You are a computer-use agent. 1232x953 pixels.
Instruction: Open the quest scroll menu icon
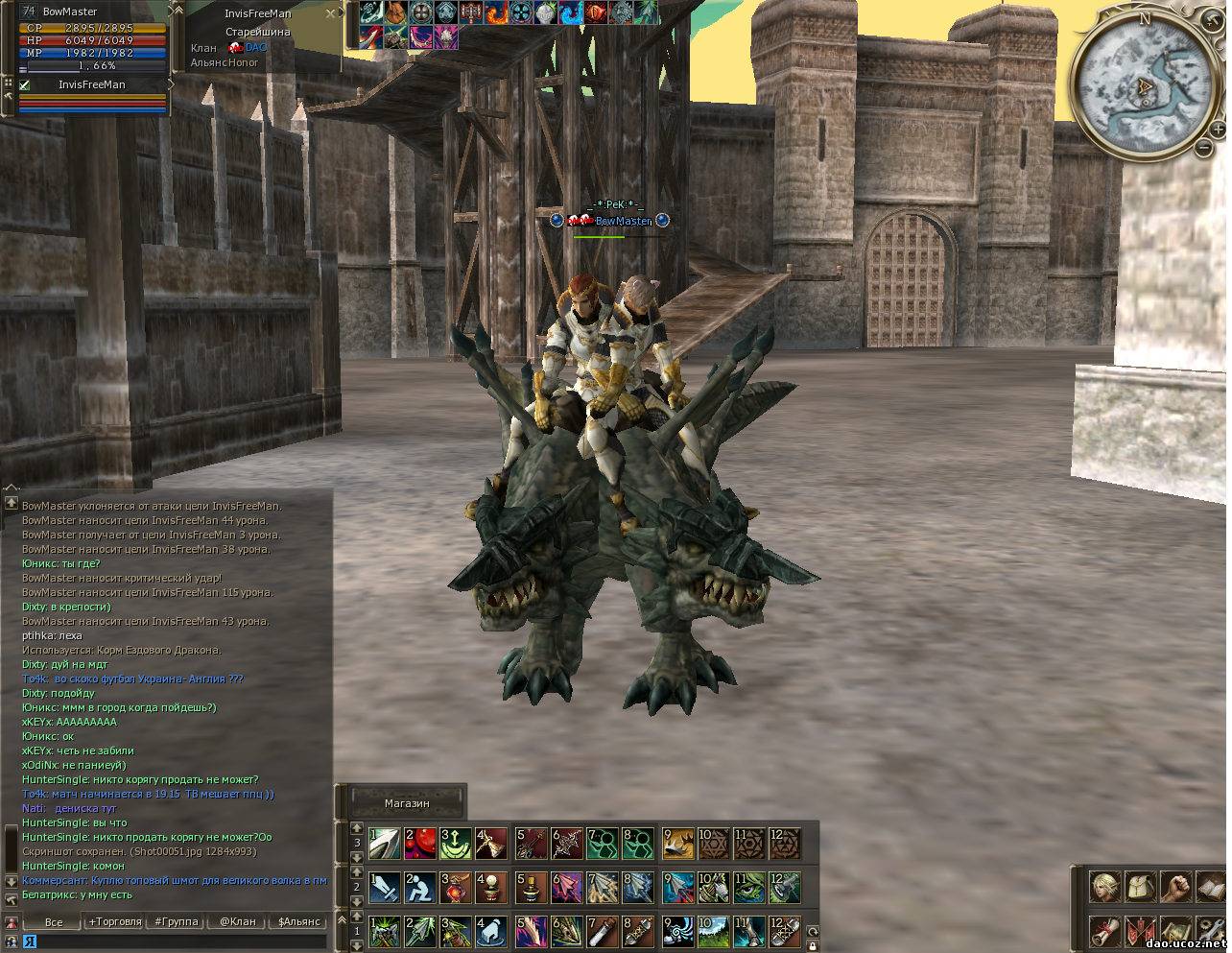point(1105,932)
